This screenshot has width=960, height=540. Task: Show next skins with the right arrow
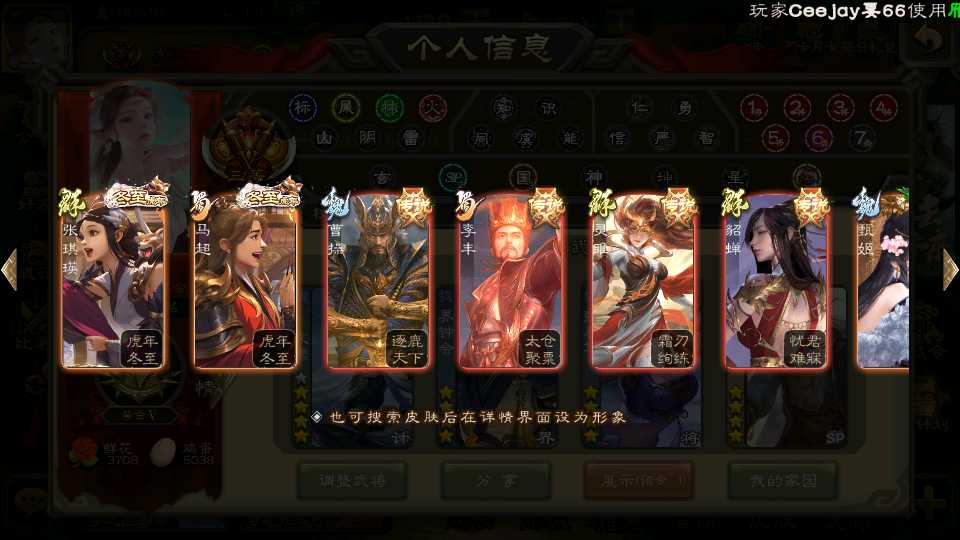950,270
